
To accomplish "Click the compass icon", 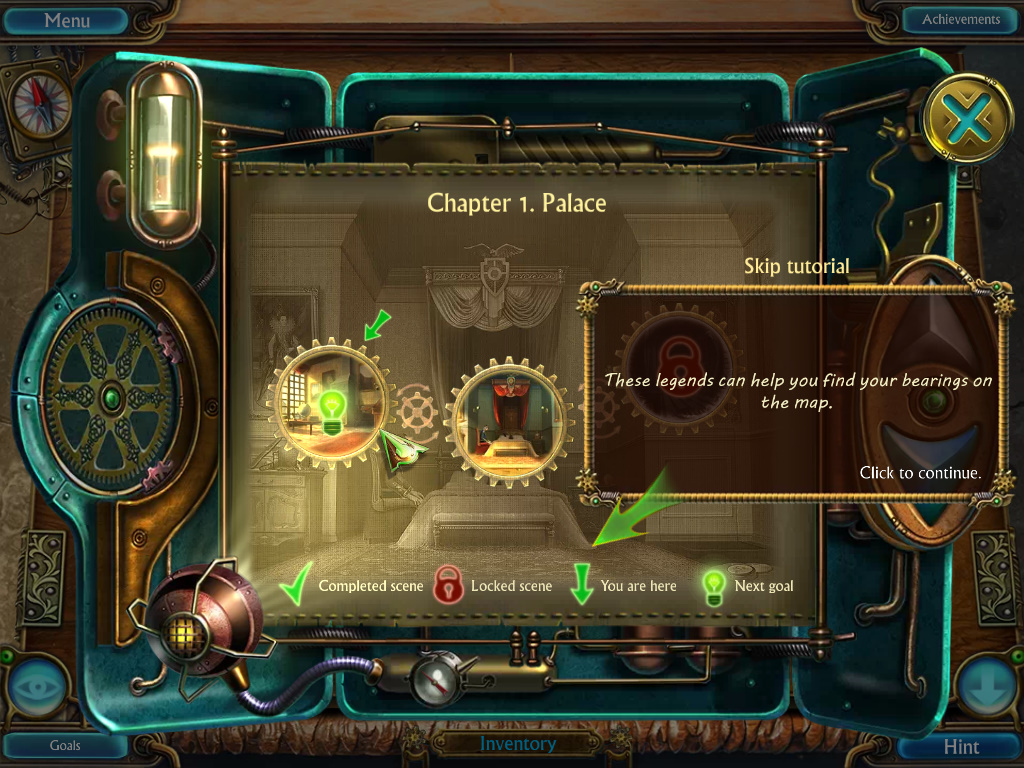I will point(41,103).
